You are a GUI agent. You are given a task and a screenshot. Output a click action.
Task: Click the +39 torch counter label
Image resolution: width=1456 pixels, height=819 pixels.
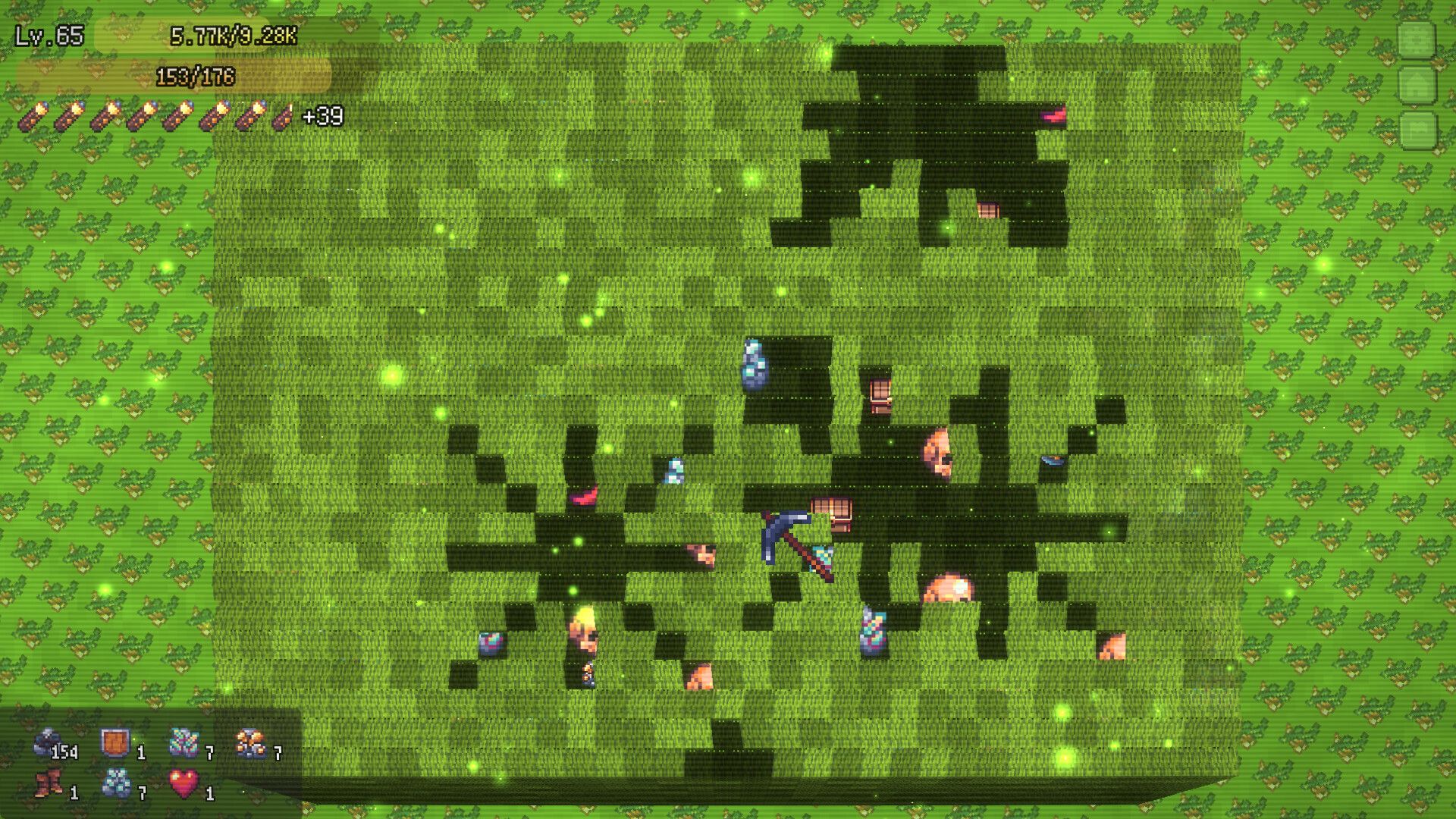pos(323,116)
